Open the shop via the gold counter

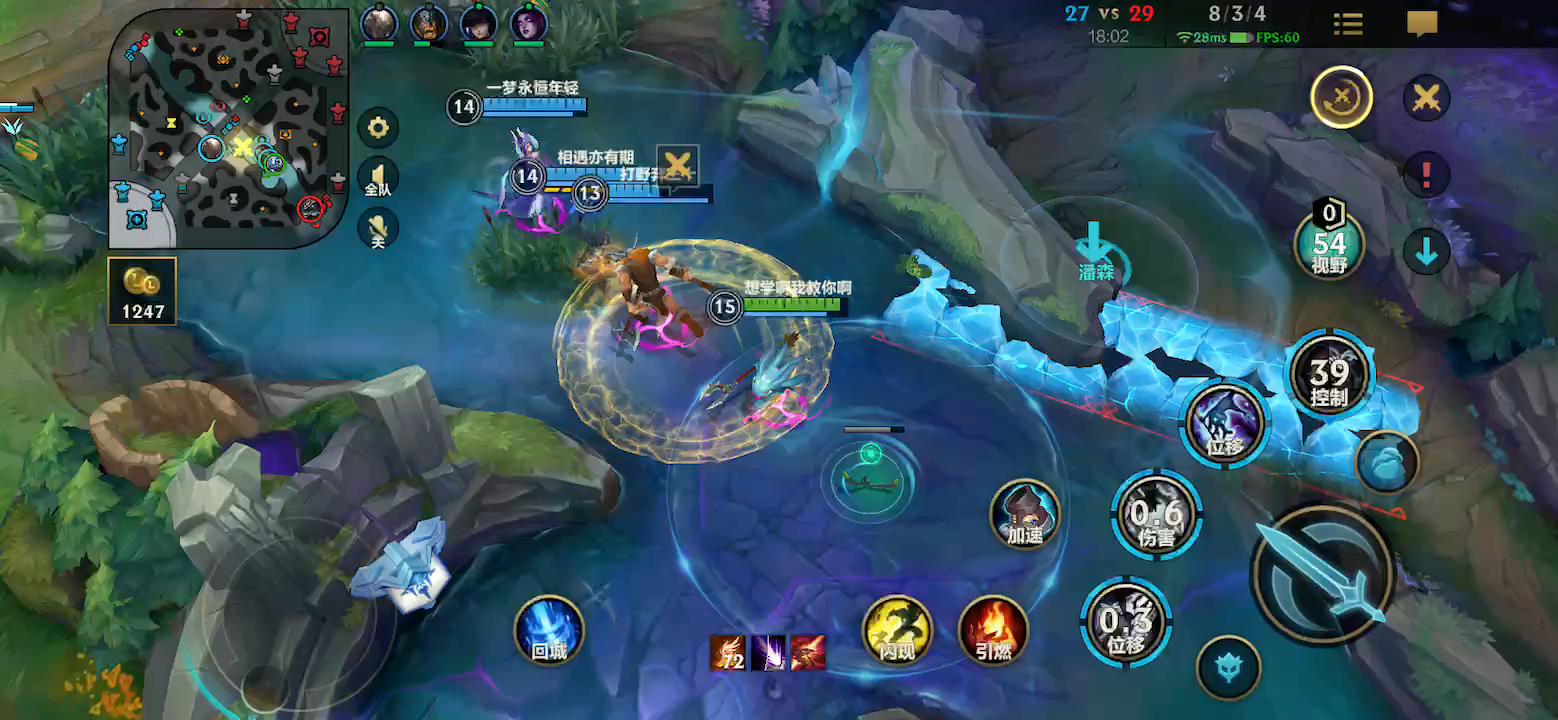[143, 291]
